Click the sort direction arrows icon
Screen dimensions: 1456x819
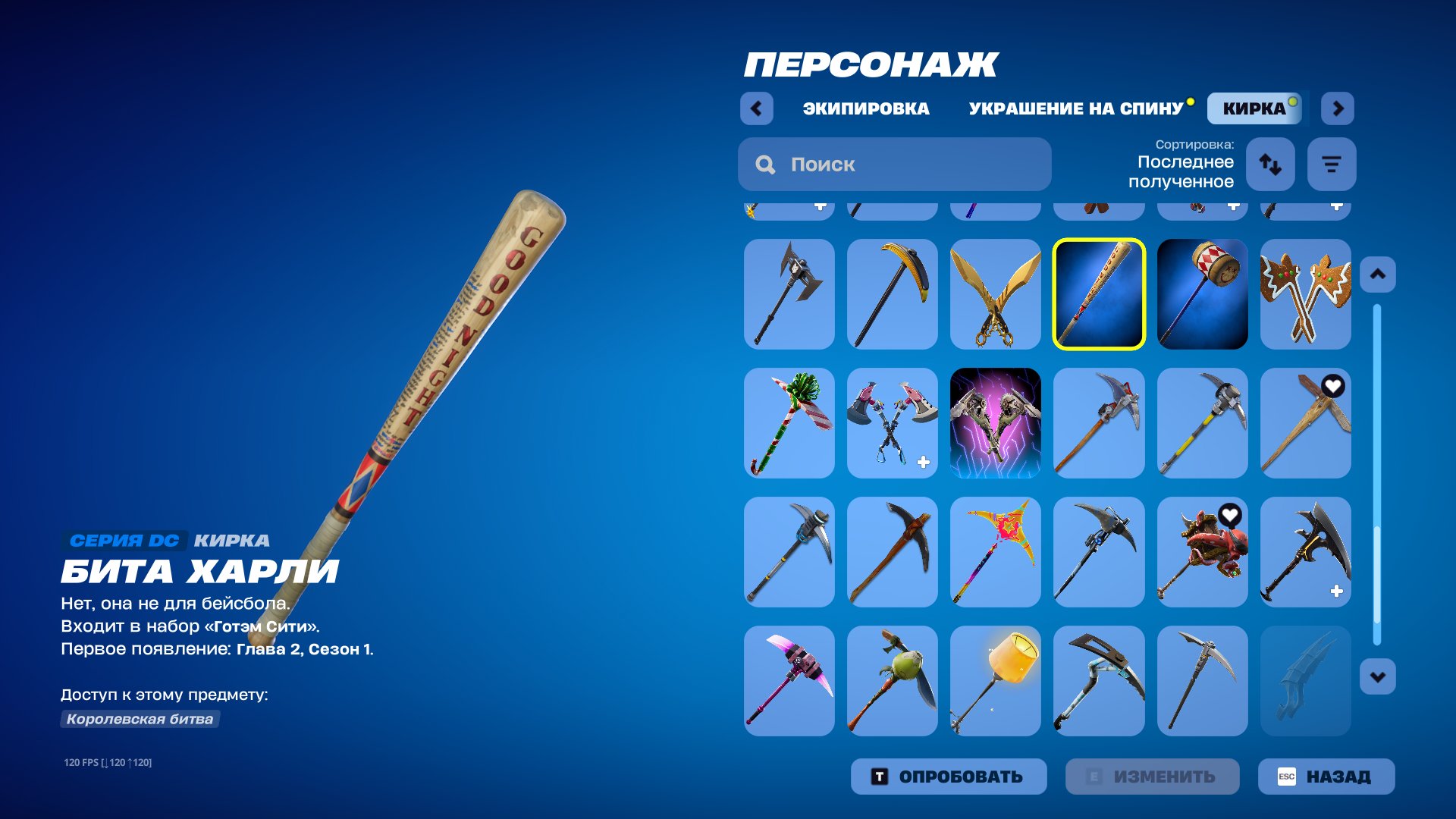click(x=1270, y=164)
